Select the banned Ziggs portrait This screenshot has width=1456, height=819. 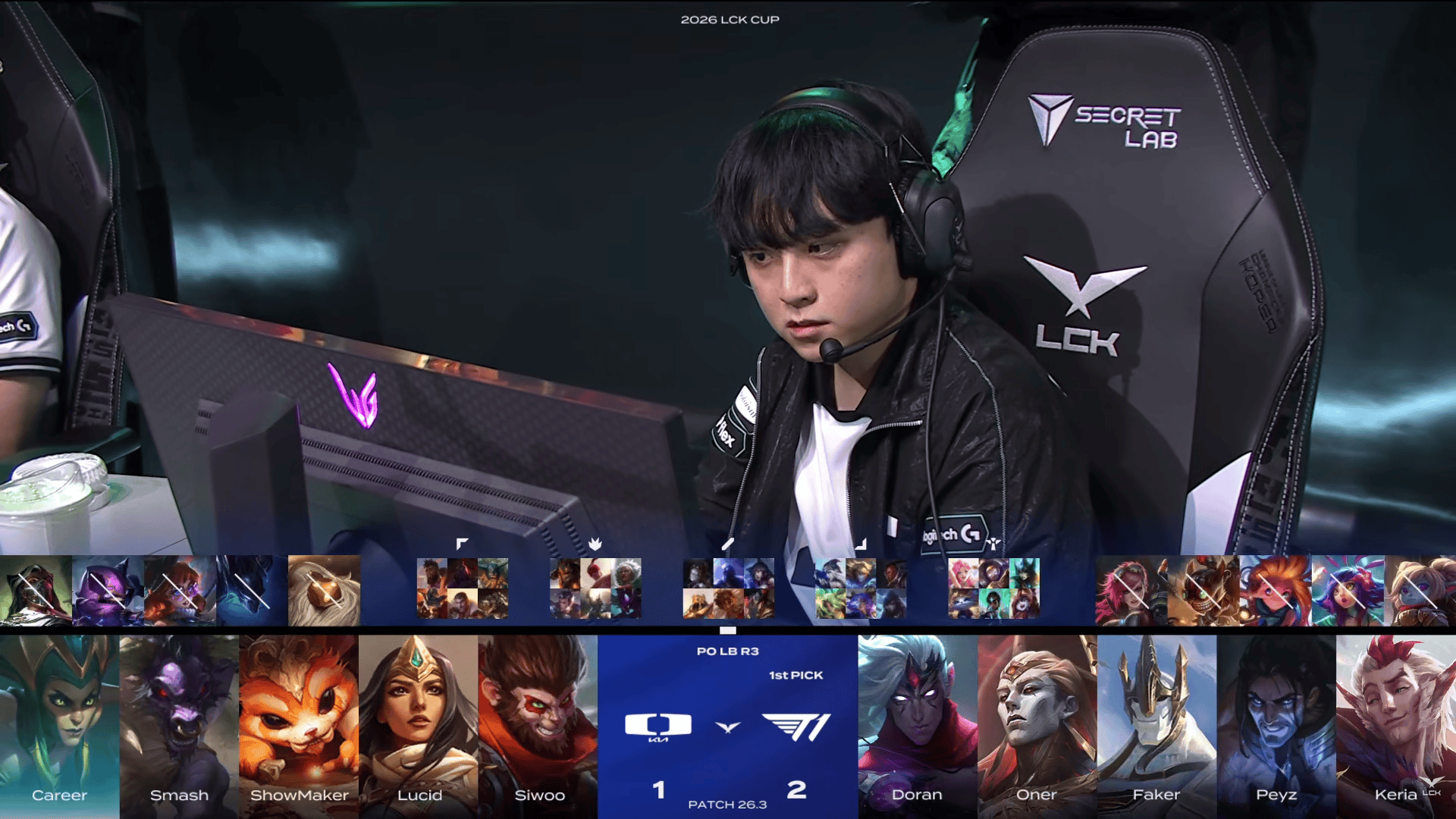(1203, 591)
